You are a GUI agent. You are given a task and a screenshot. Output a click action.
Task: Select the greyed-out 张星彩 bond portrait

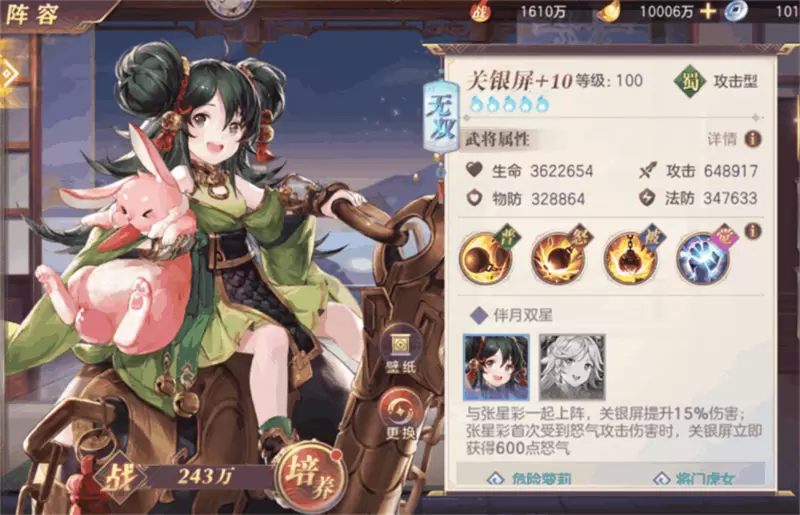pos(572,366)
